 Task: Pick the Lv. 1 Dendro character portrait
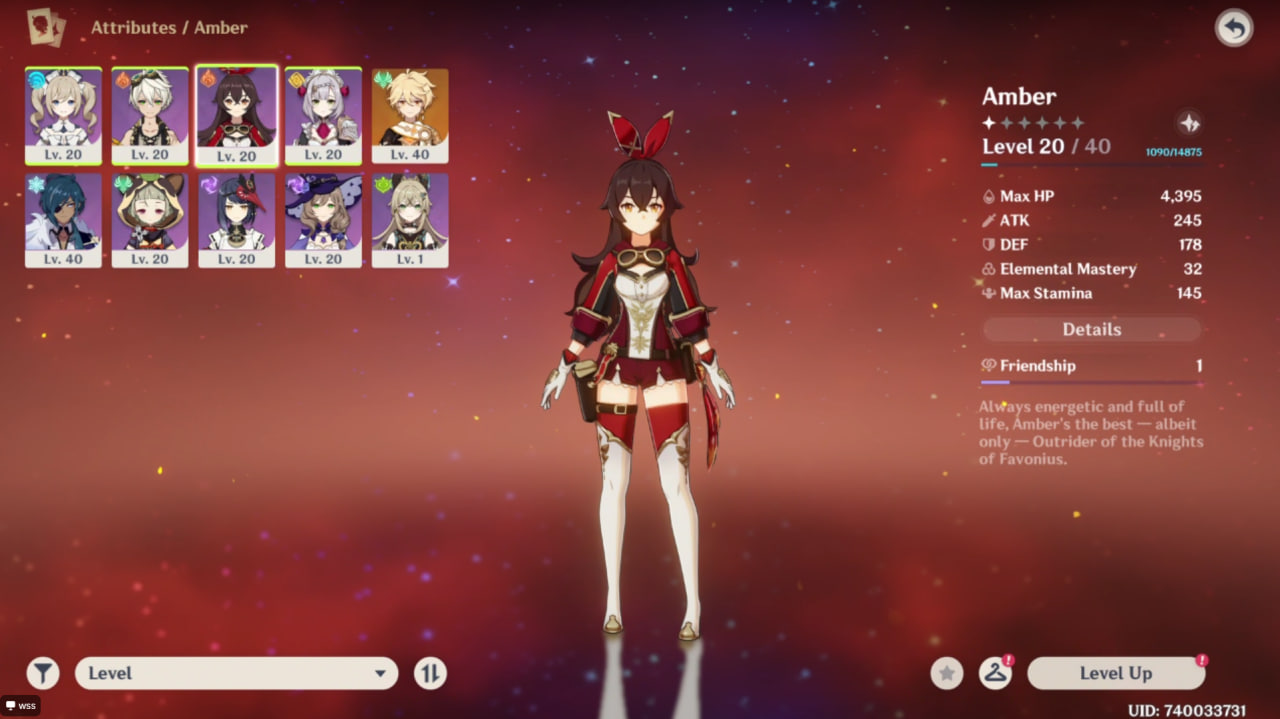tap(410, 220)
